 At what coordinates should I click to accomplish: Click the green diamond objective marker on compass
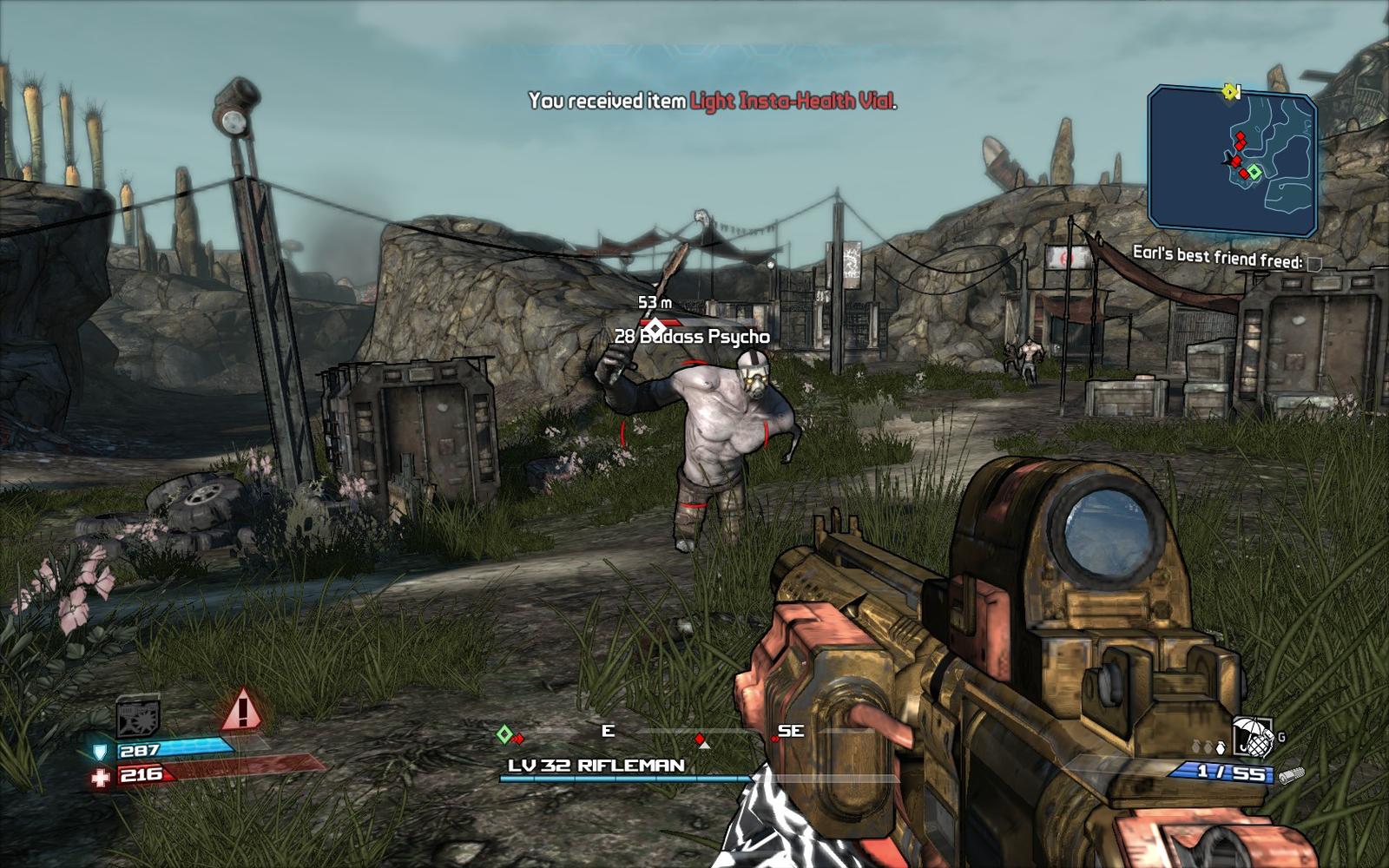pos(504,734)
